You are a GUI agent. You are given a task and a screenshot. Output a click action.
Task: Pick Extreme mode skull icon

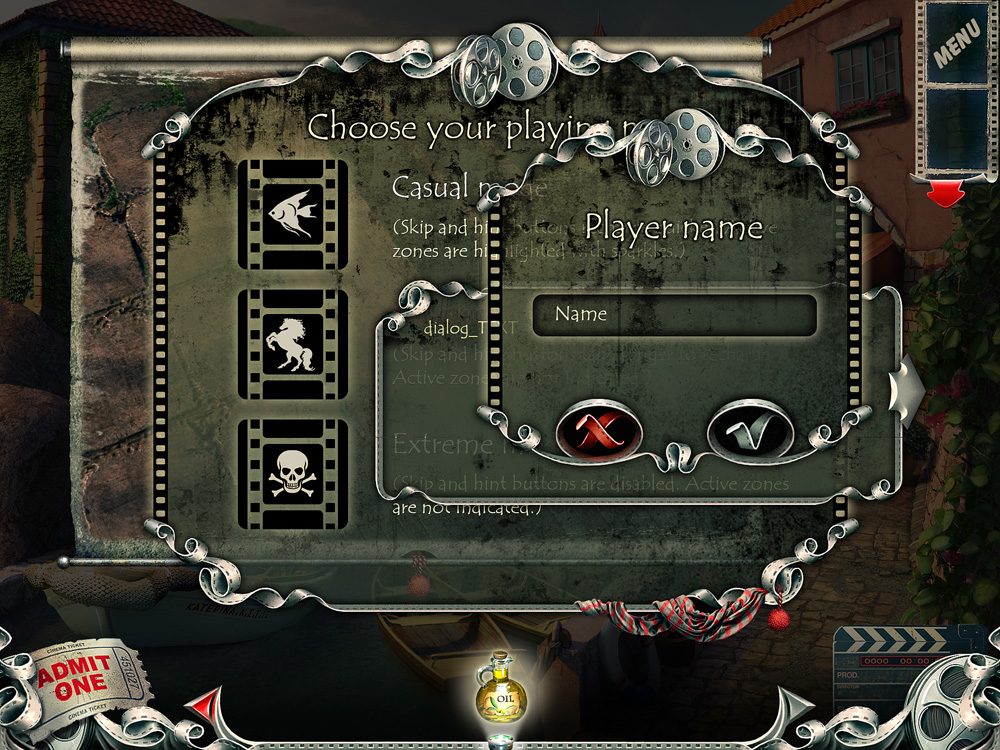293,475
